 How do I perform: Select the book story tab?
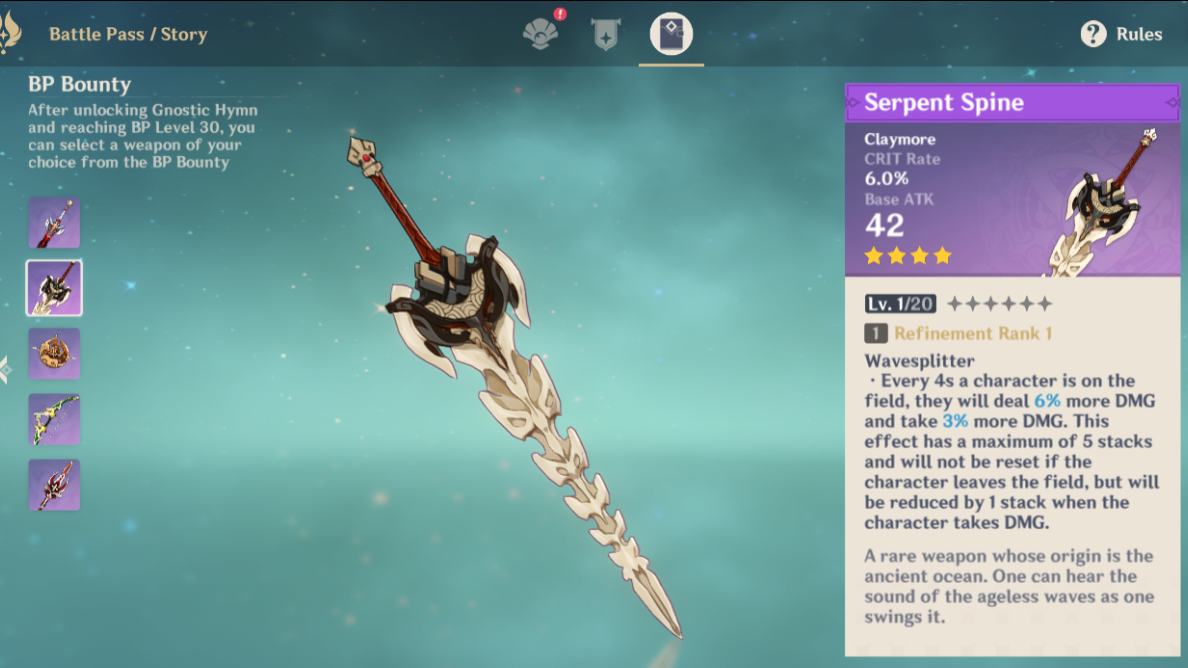[x=671, y=34]
